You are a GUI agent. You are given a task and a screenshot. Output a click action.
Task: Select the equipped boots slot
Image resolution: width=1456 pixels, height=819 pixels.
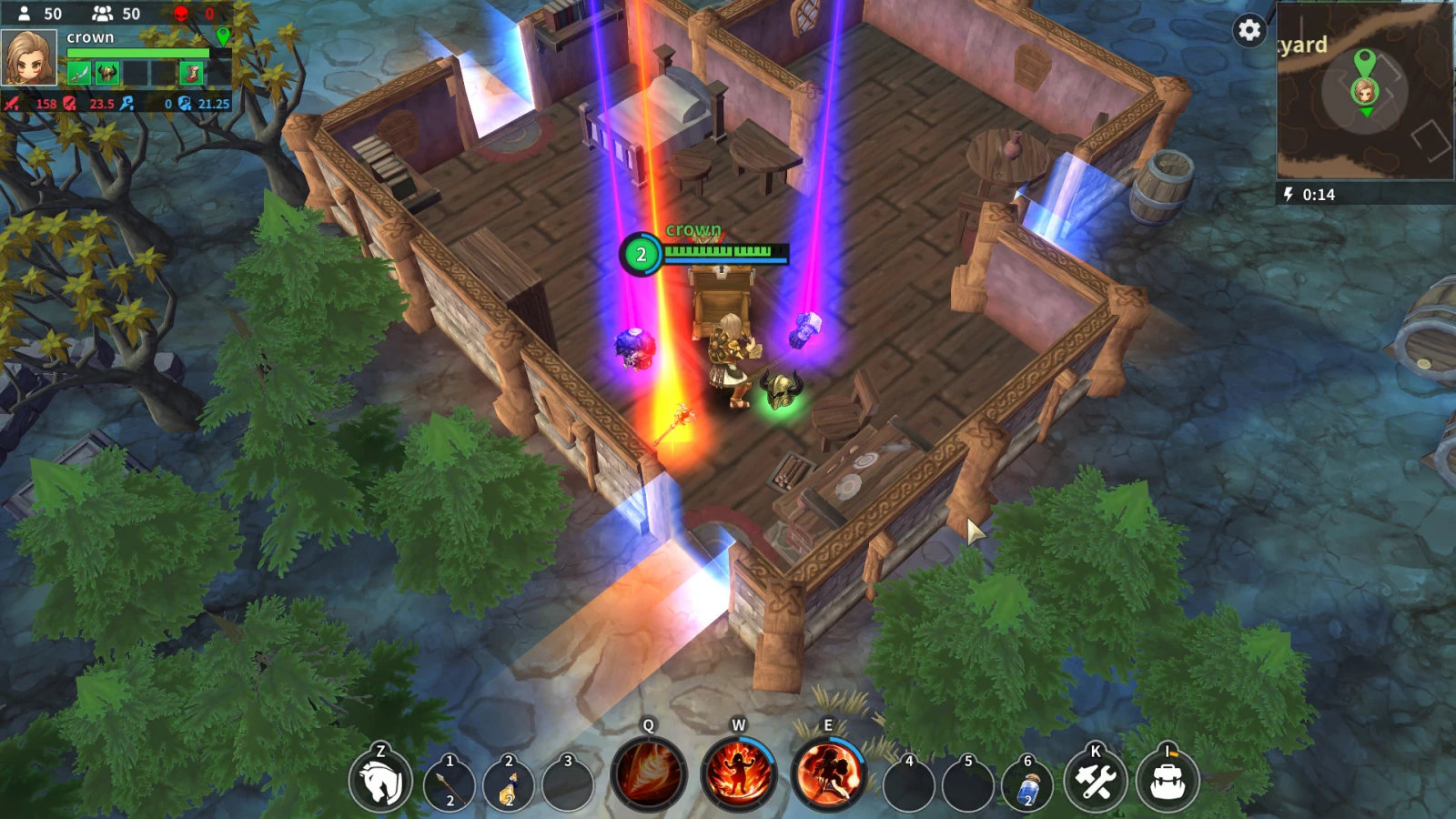[192, 73]
